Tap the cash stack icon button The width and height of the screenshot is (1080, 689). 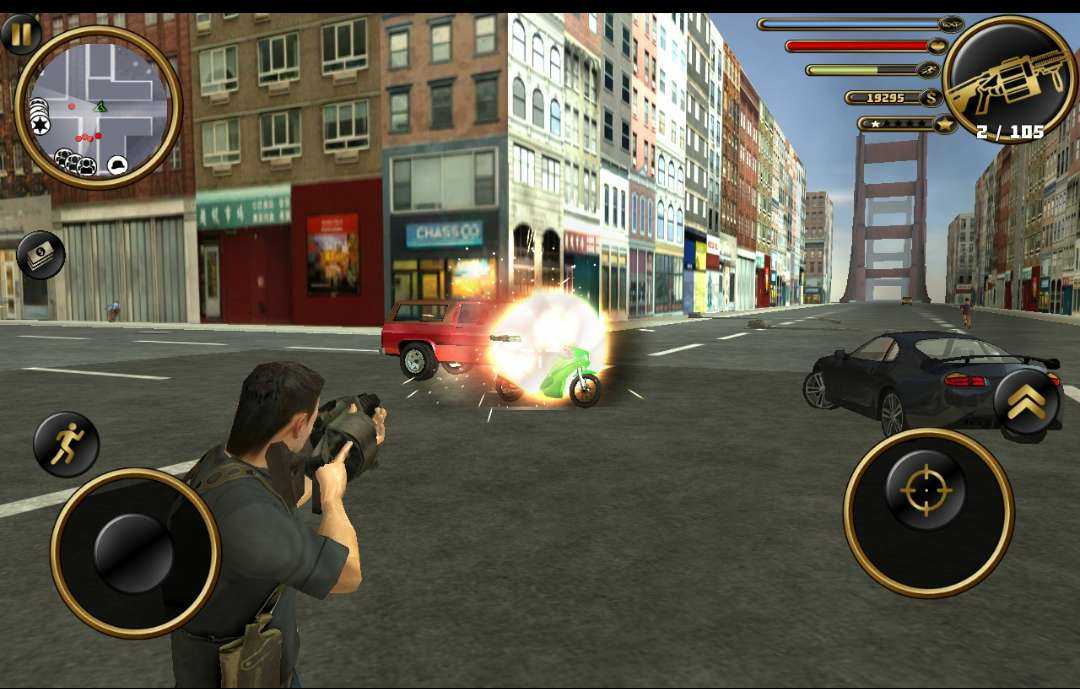pyautogui.click(x=40, y=254)
